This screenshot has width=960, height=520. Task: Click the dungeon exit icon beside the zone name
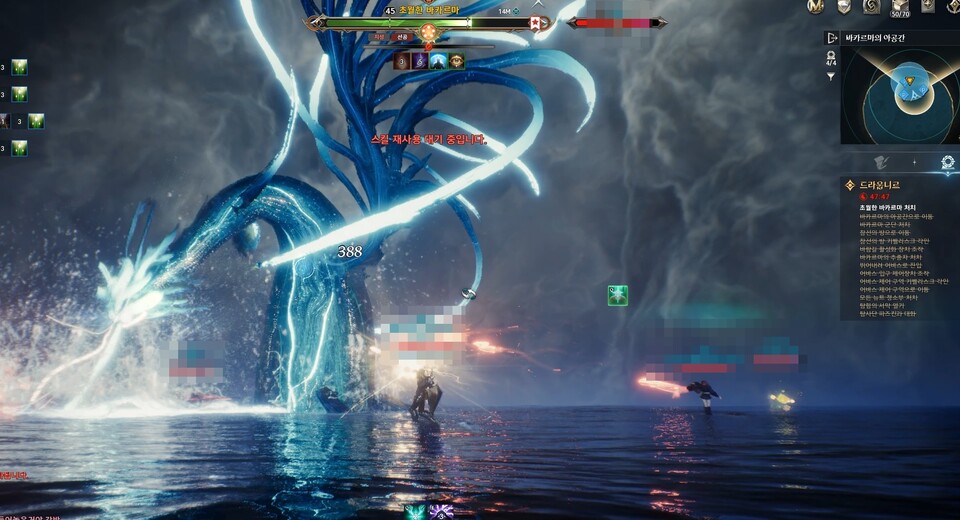coord(831,38)
